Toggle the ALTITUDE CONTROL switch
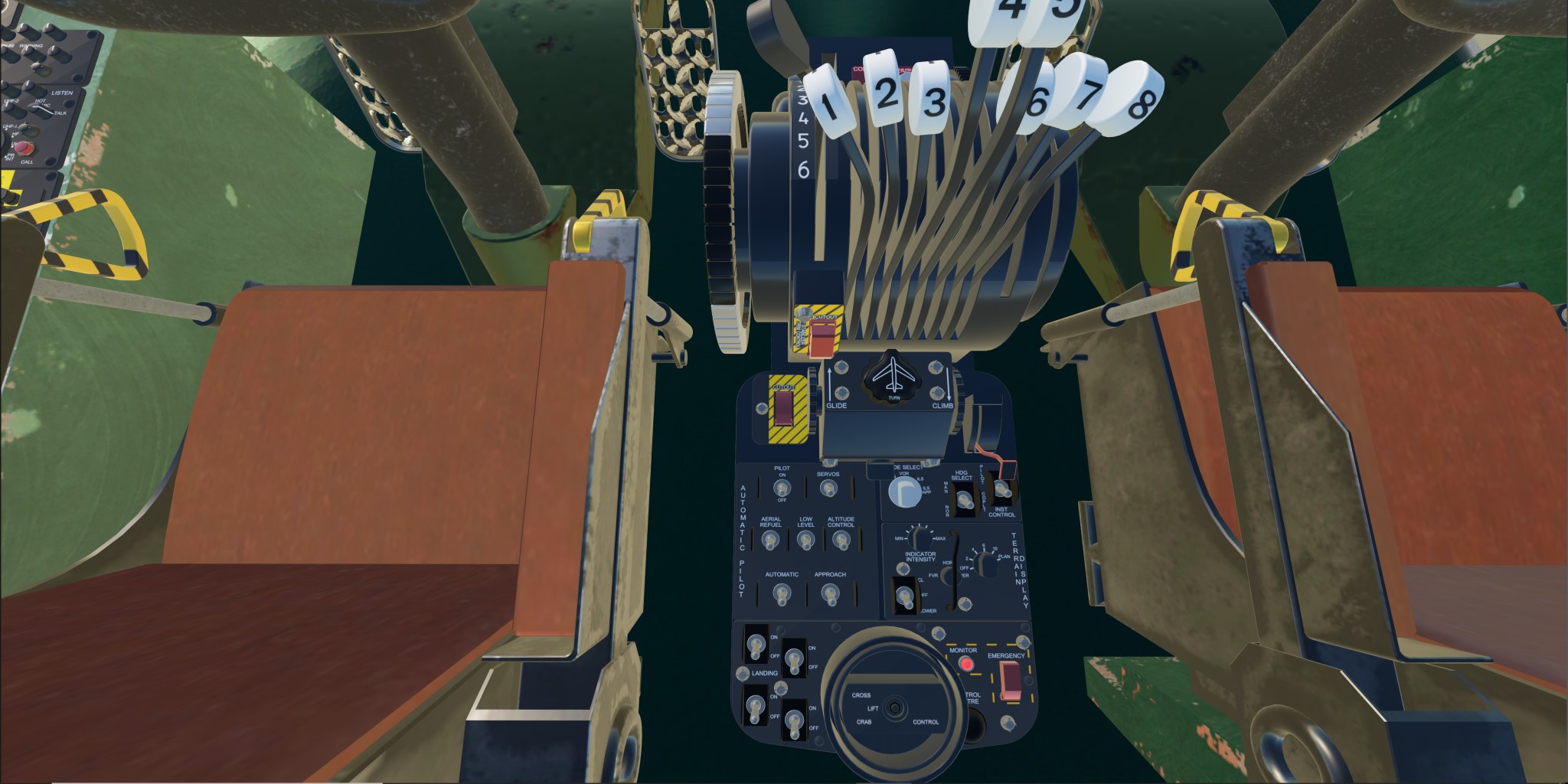This screenshot has width=1568, height=784. (x=841, y=541)
